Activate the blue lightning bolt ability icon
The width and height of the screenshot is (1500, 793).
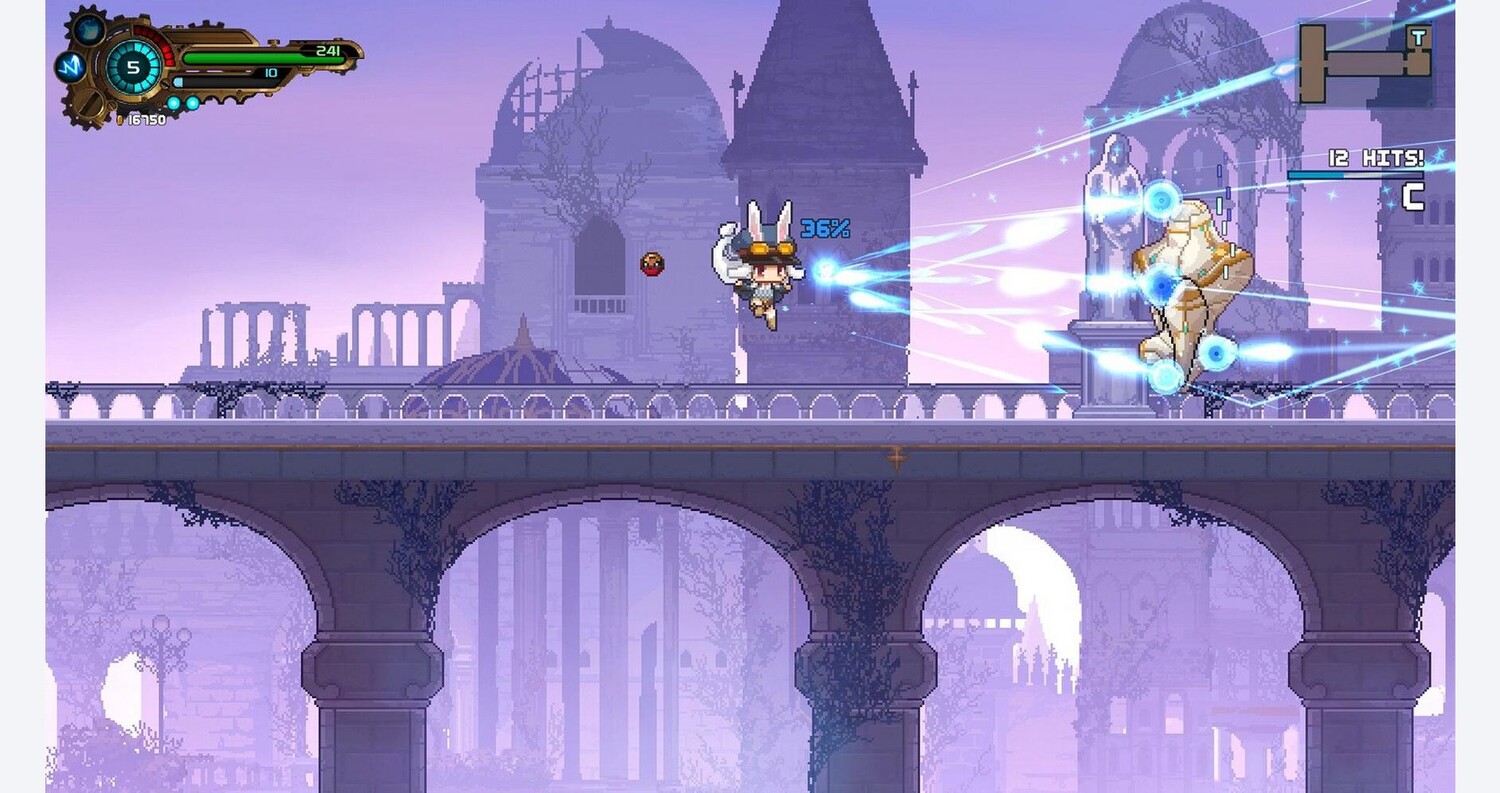pos(68,67)
